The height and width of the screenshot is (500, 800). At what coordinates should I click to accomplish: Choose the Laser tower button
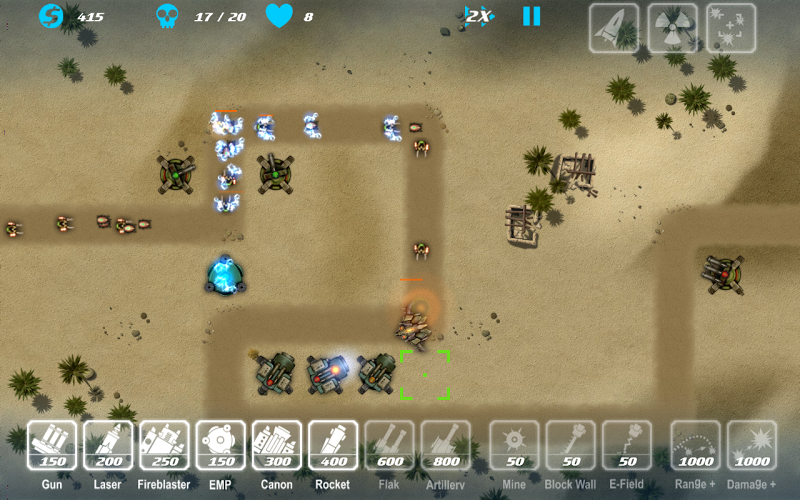(x=108, y=445)
